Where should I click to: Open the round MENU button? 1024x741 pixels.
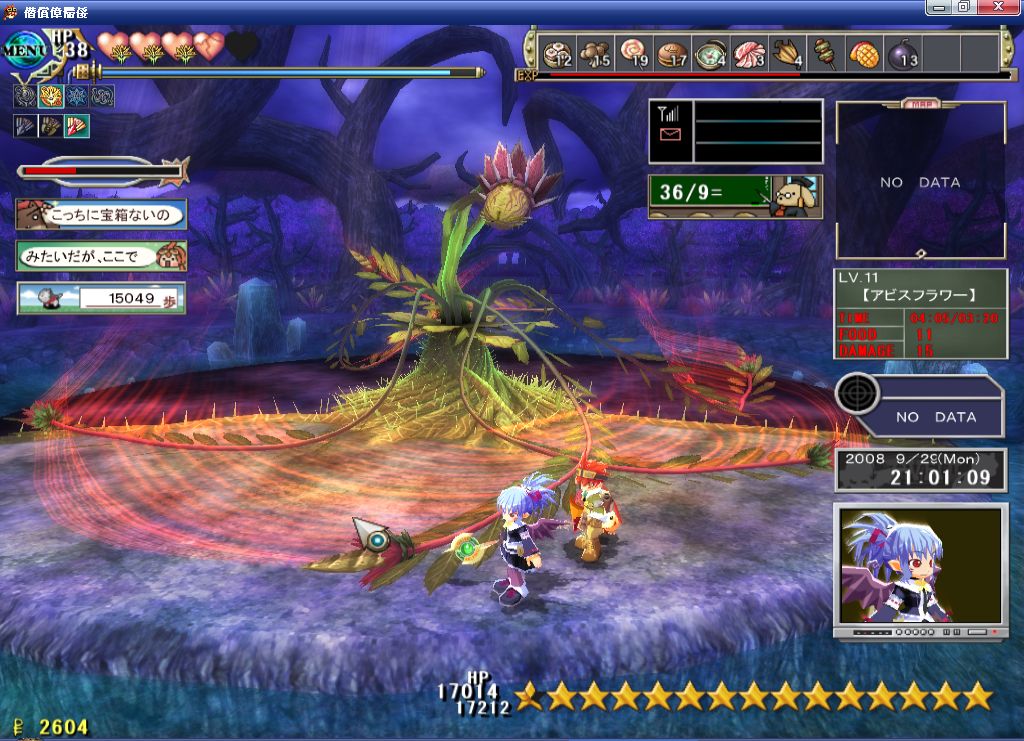(x=27, y=49)
